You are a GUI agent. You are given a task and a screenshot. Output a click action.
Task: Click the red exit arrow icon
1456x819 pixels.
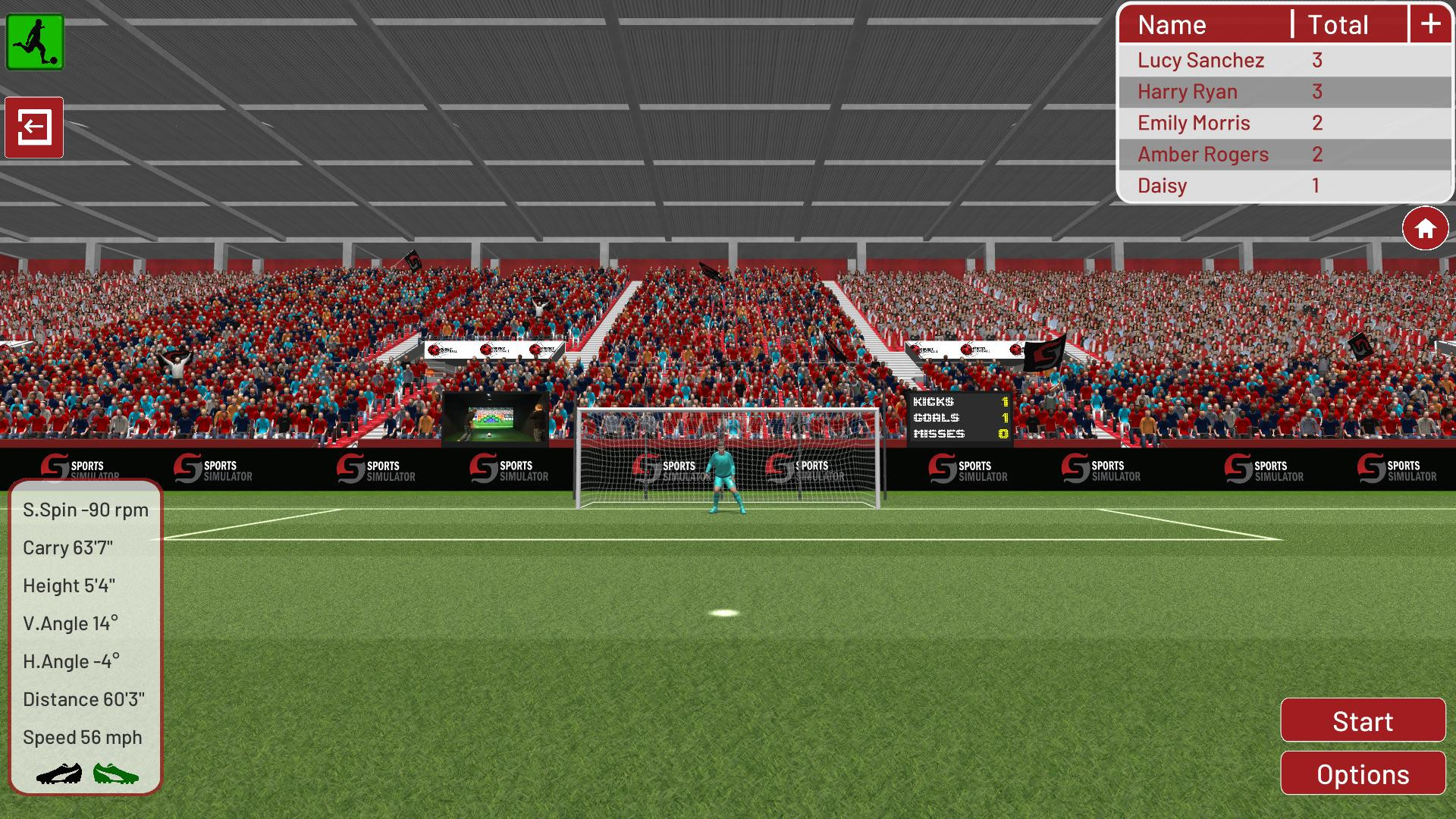[x=36, y=127]
